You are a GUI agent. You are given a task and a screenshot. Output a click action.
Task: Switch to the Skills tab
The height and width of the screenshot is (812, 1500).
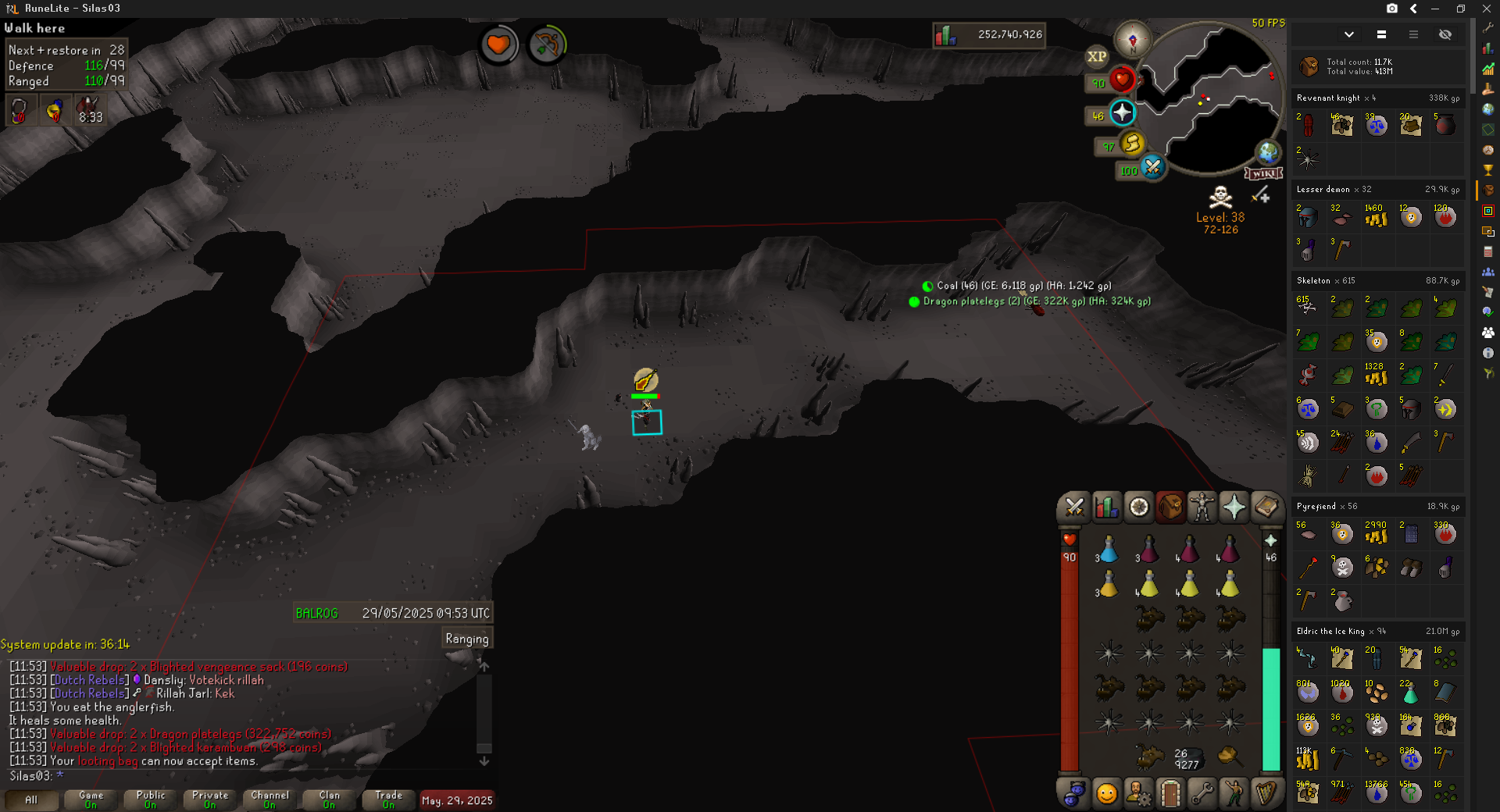click(x=1106, y=507)
